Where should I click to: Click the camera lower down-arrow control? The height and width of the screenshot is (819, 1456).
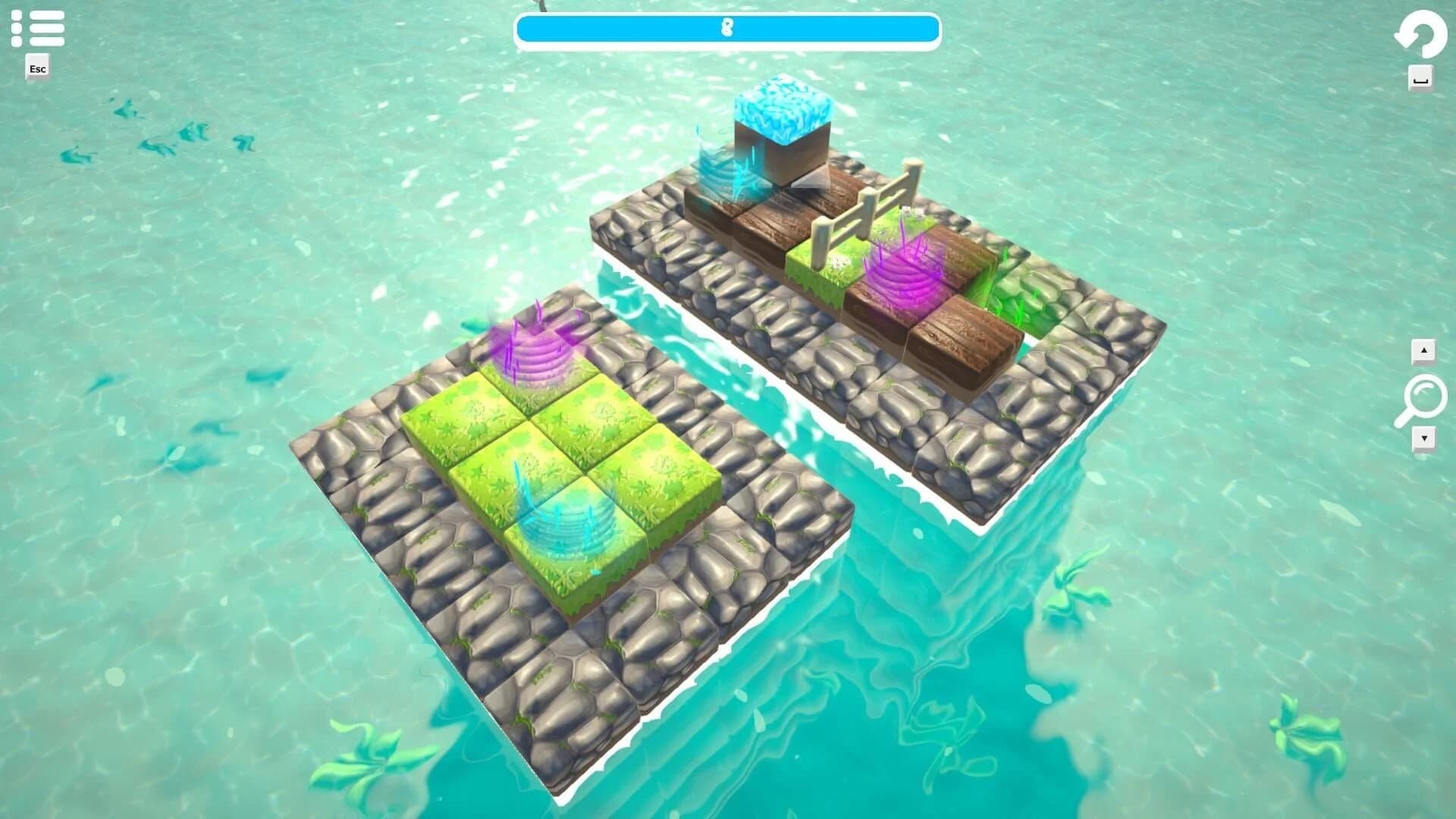pos(1424,438)
